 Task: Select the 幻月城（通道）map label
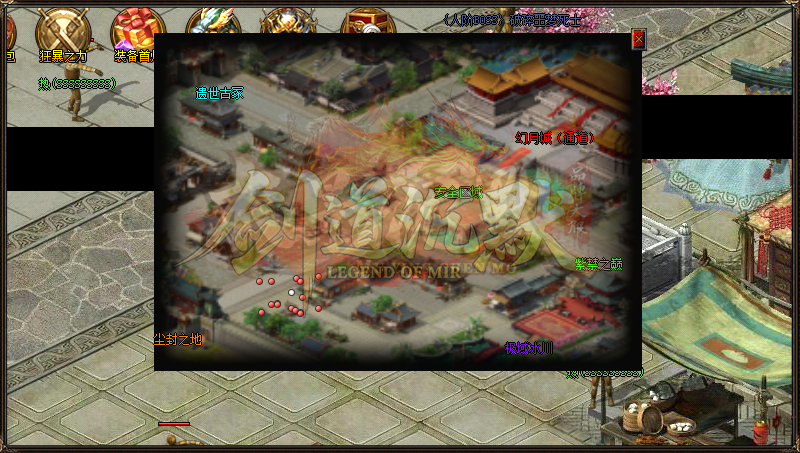[554, 138]
